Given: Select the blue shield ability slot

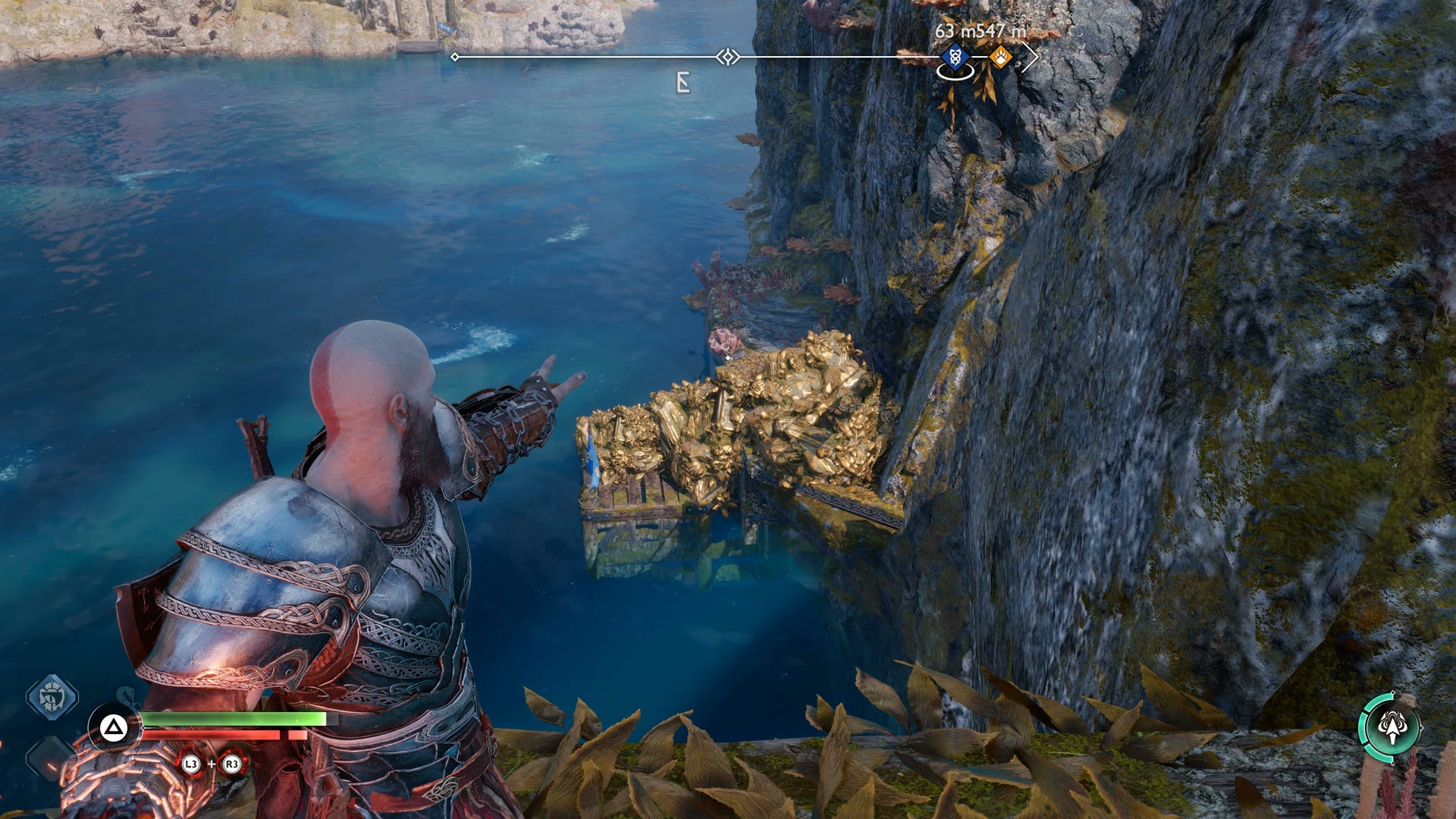Looking at the screenshot, I should pos(52,696).
